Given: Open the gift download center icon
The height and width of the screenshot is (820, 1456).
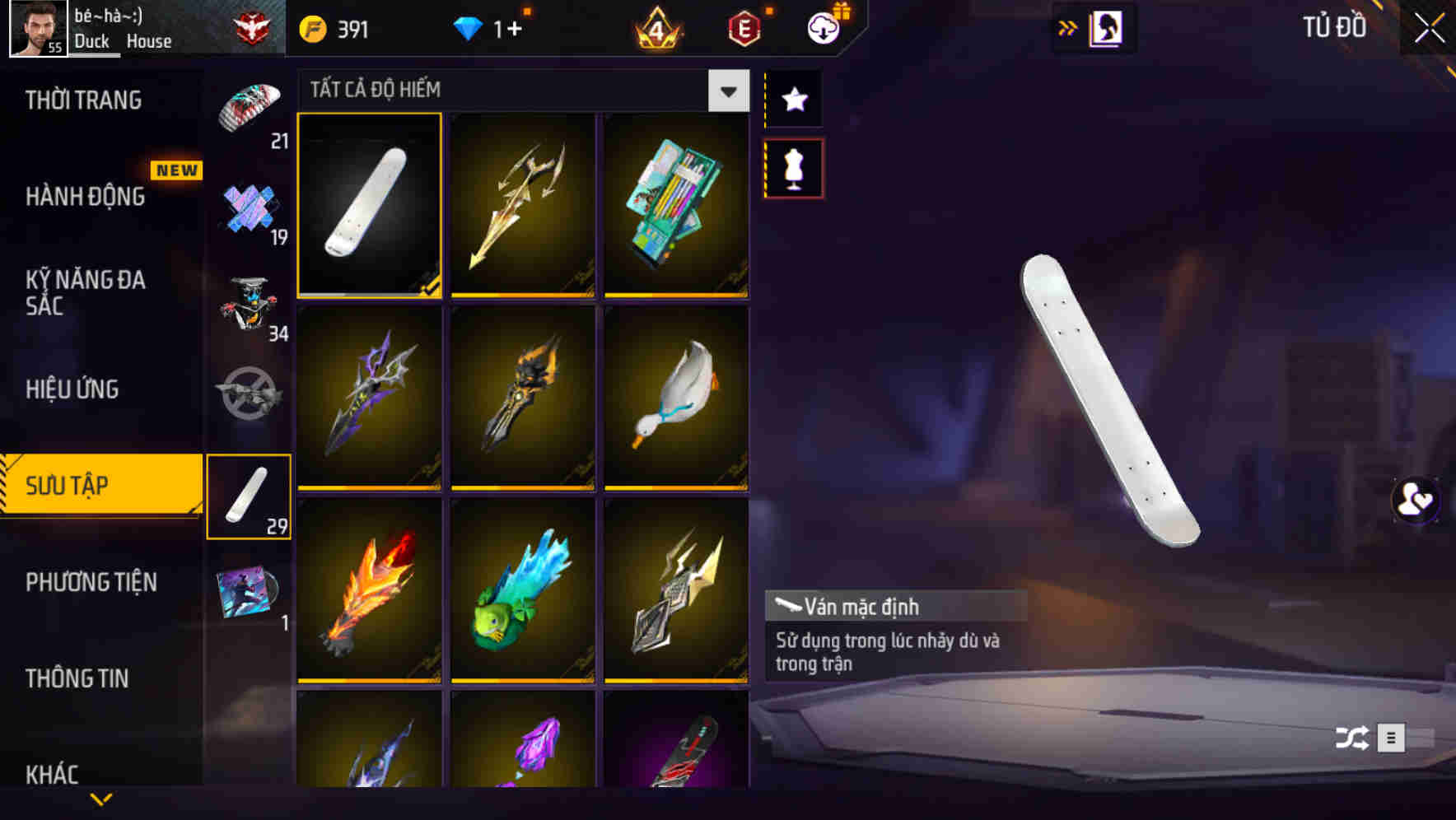Looking at the screenshot, I should click(x=824, y=27).
